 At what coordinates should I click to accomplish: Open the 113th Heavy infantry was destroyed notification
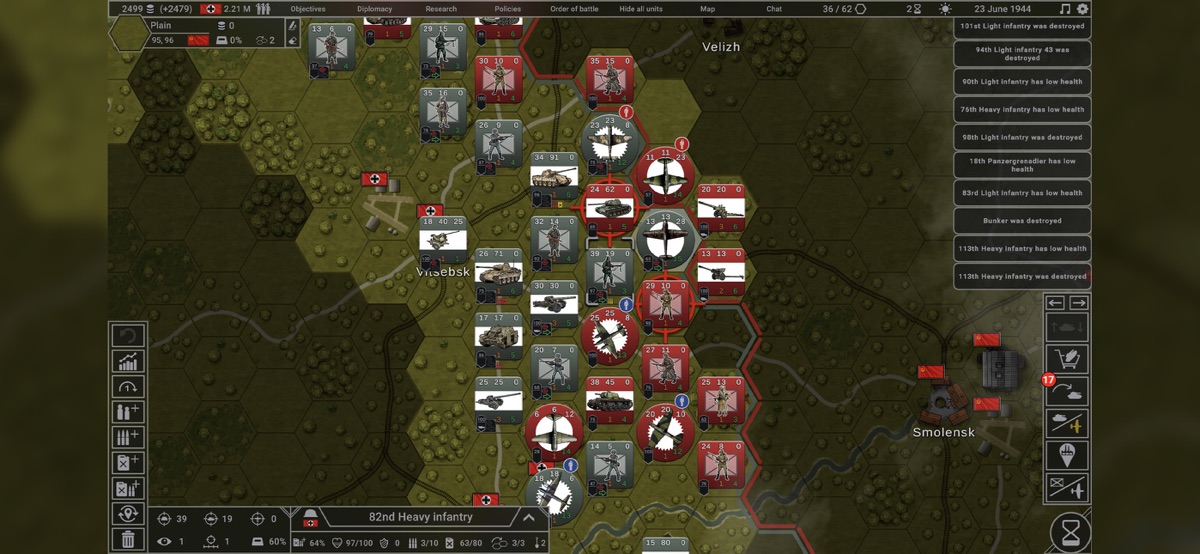pos(1022,276)
